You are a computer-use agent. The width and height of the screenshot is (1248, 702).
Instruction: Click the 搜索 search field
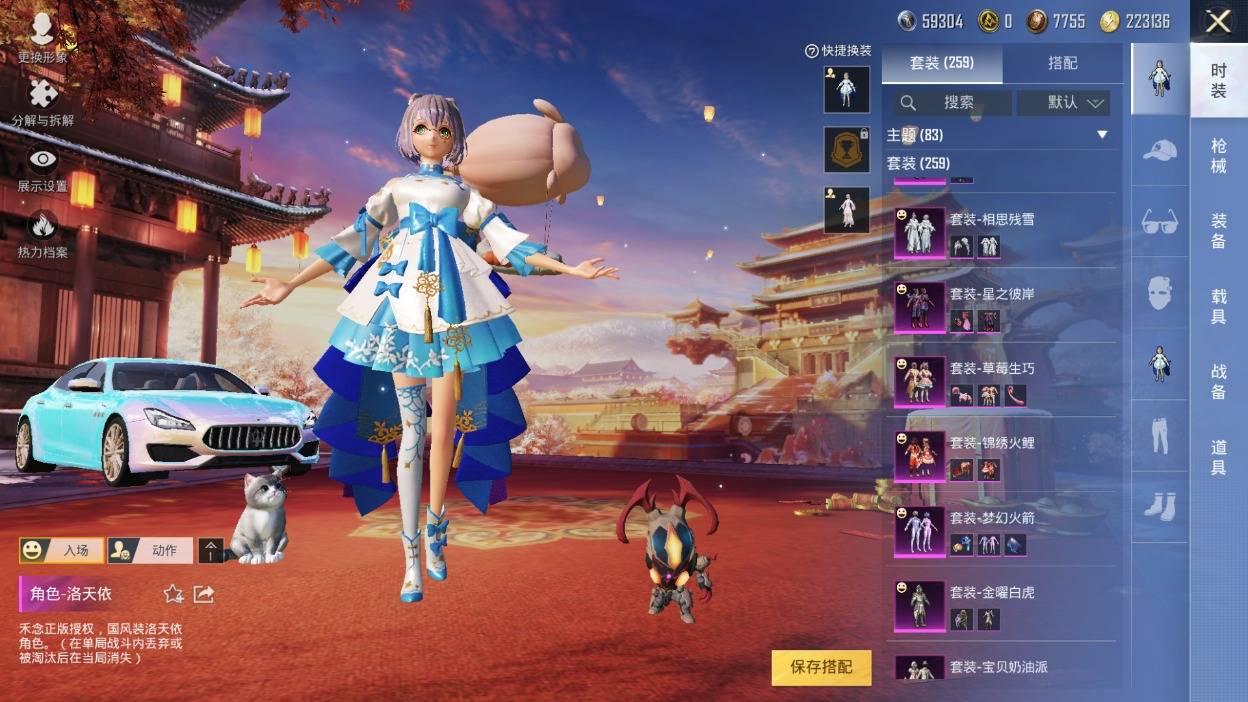coord(950,102)
